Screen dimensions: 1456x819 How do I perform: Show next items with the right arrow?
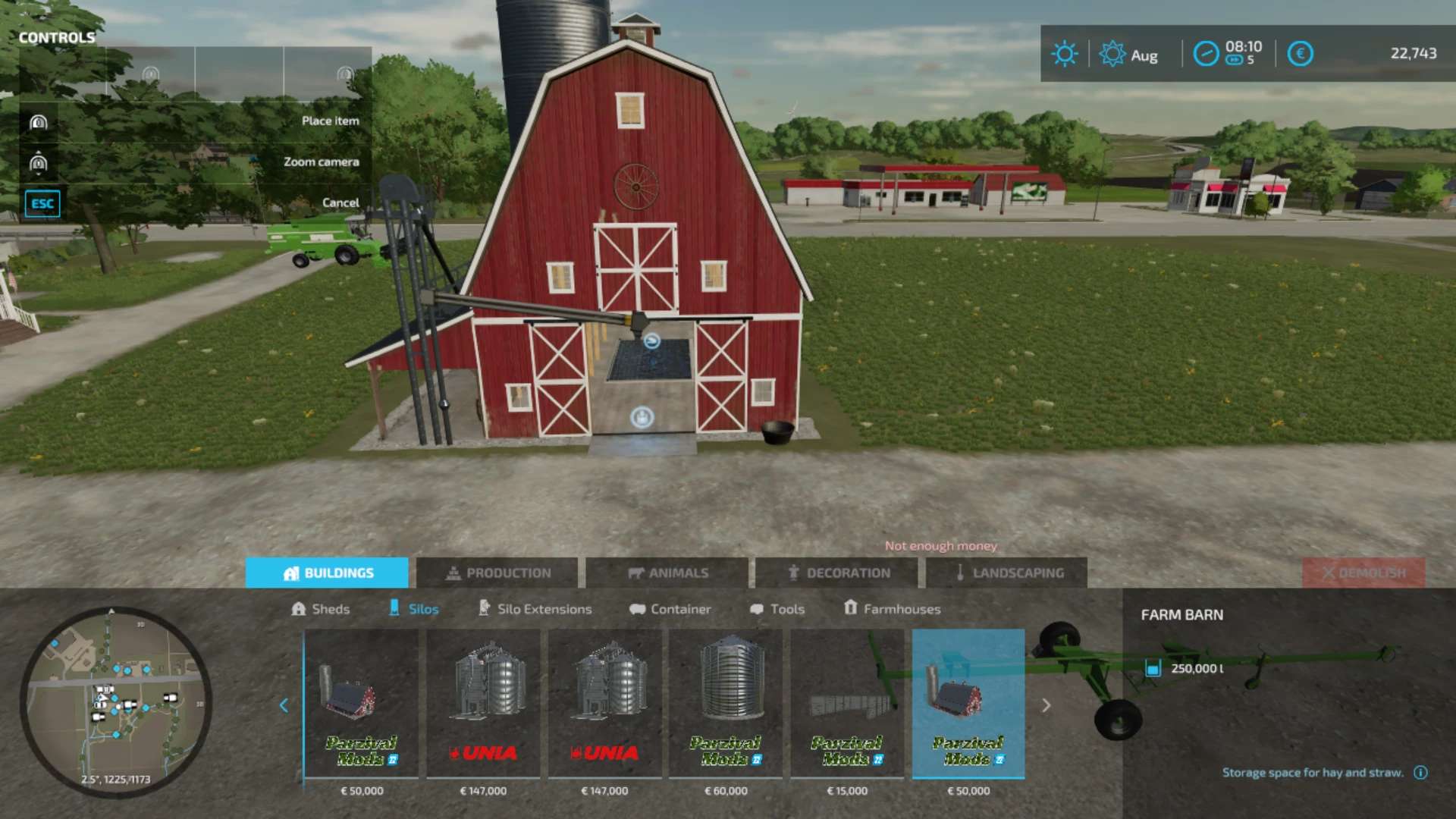point(1046,705)
